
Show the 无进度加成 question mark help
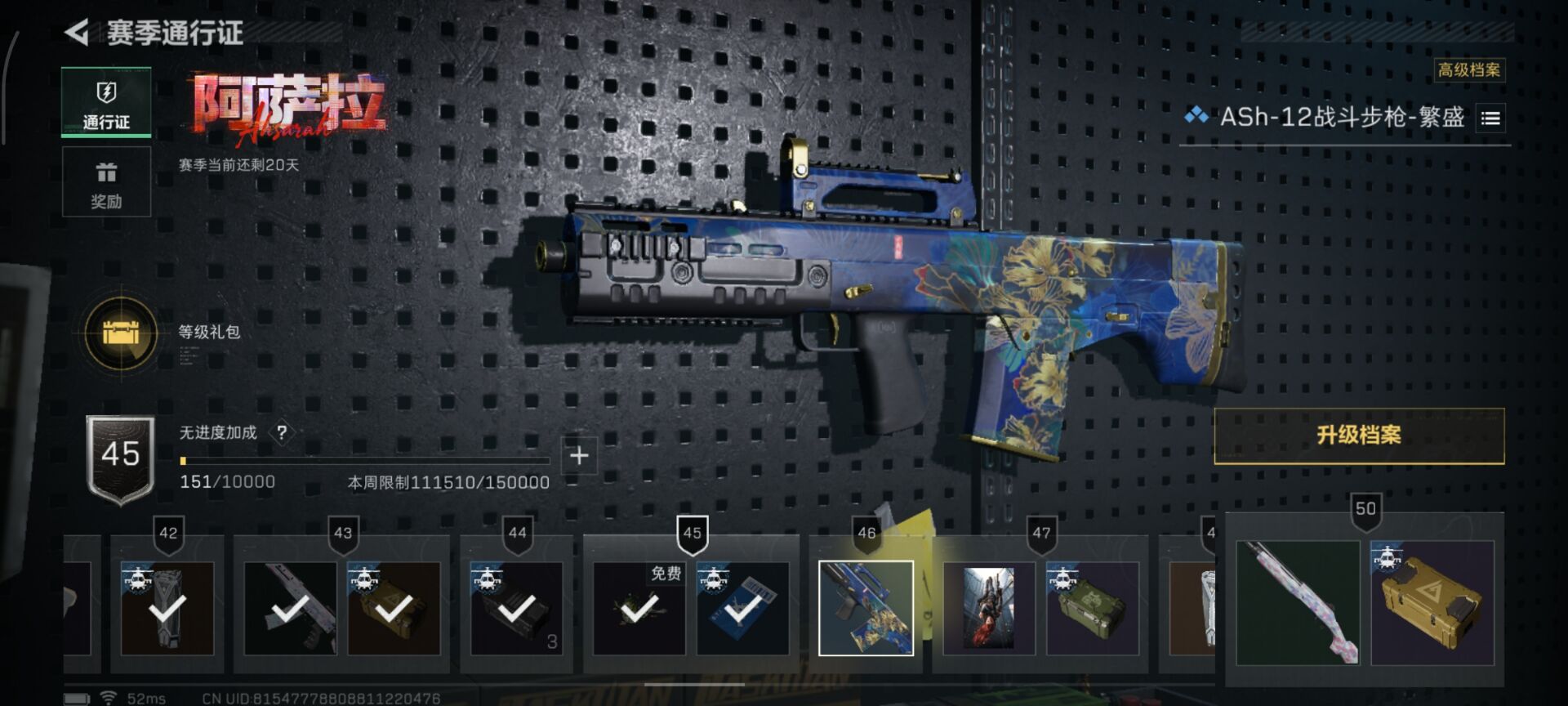click(282, 432)
